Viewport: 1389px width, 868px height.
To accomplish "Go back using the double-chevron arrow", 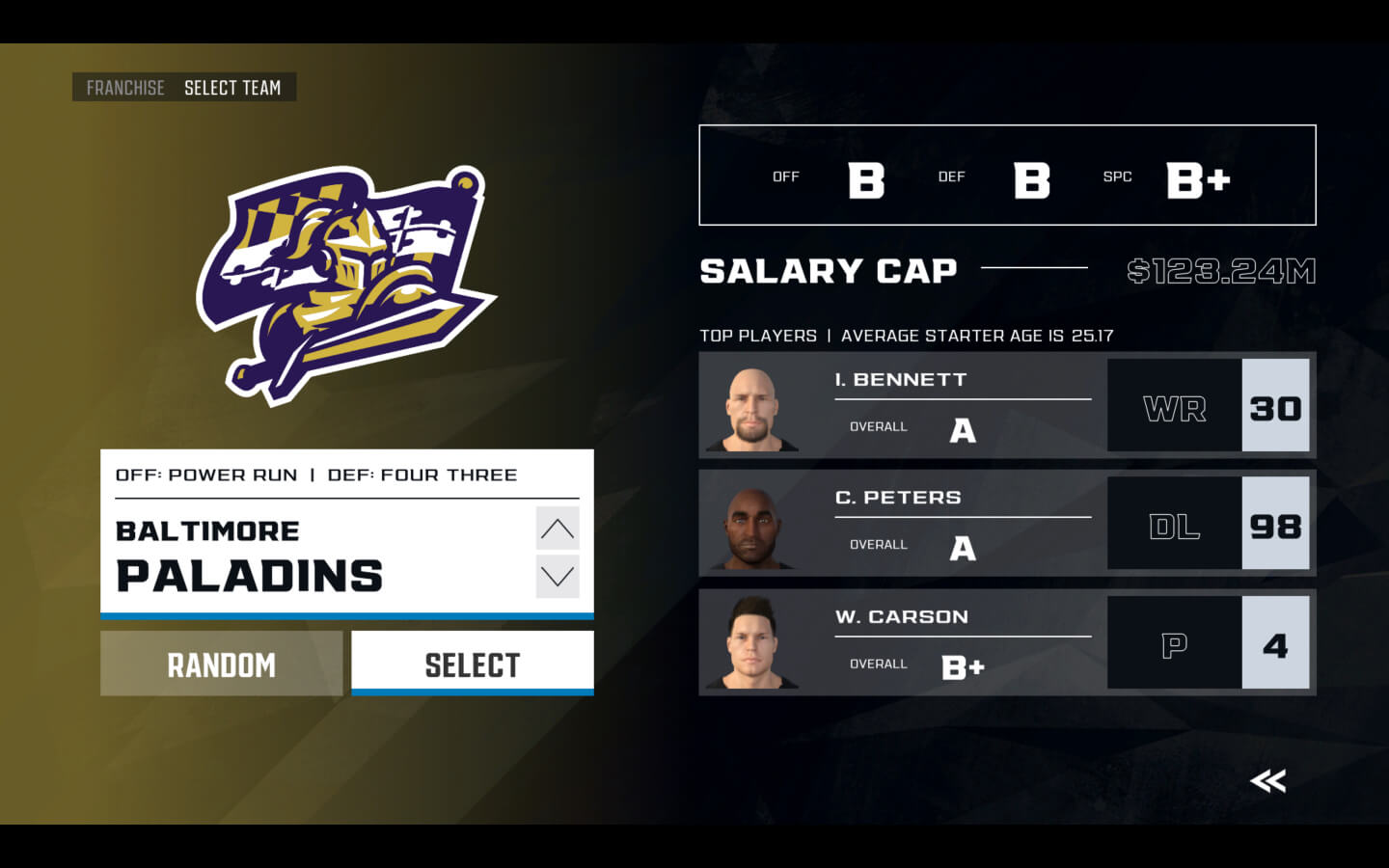I will pos(1267,780).
